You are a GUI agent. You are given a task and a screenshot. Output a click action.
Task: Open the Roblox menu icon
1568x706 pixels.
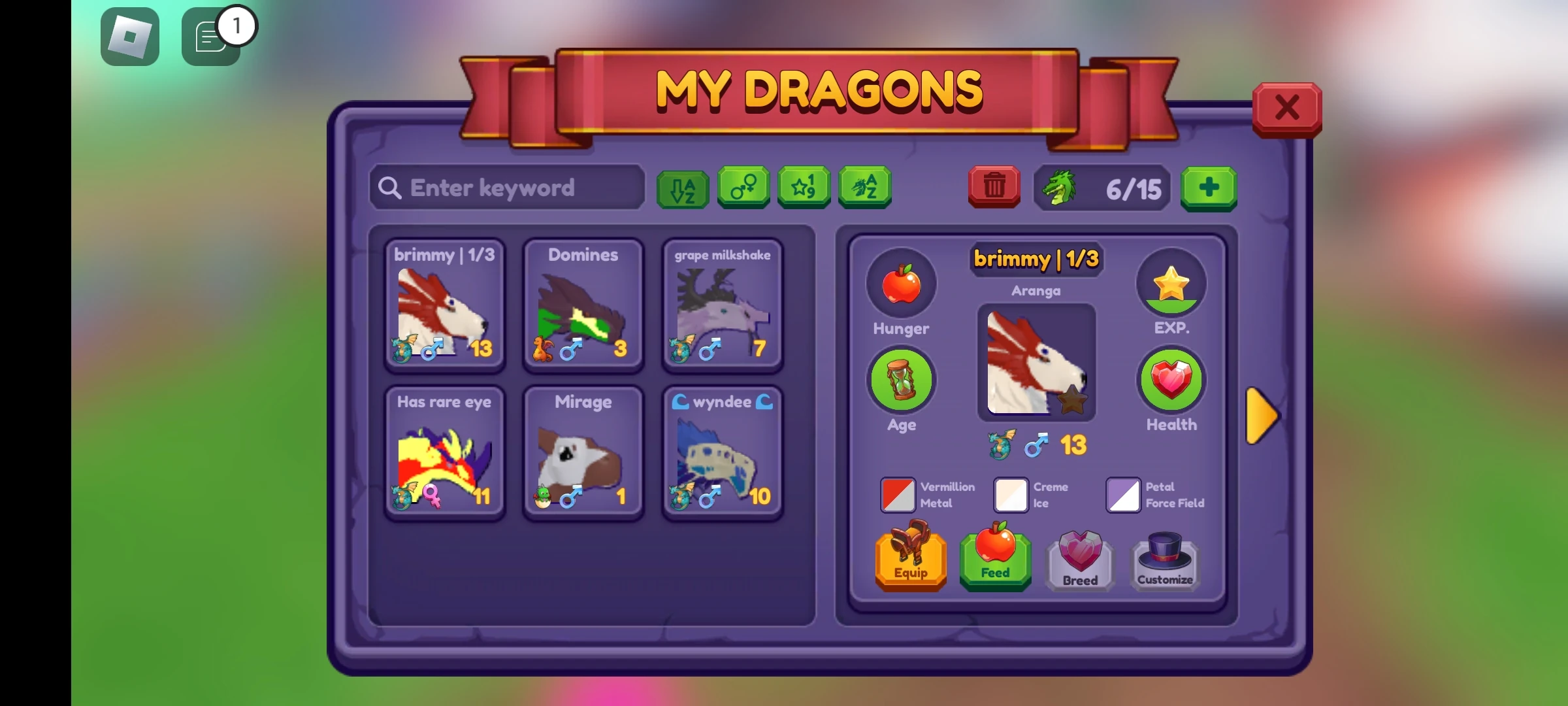[129, 35]
